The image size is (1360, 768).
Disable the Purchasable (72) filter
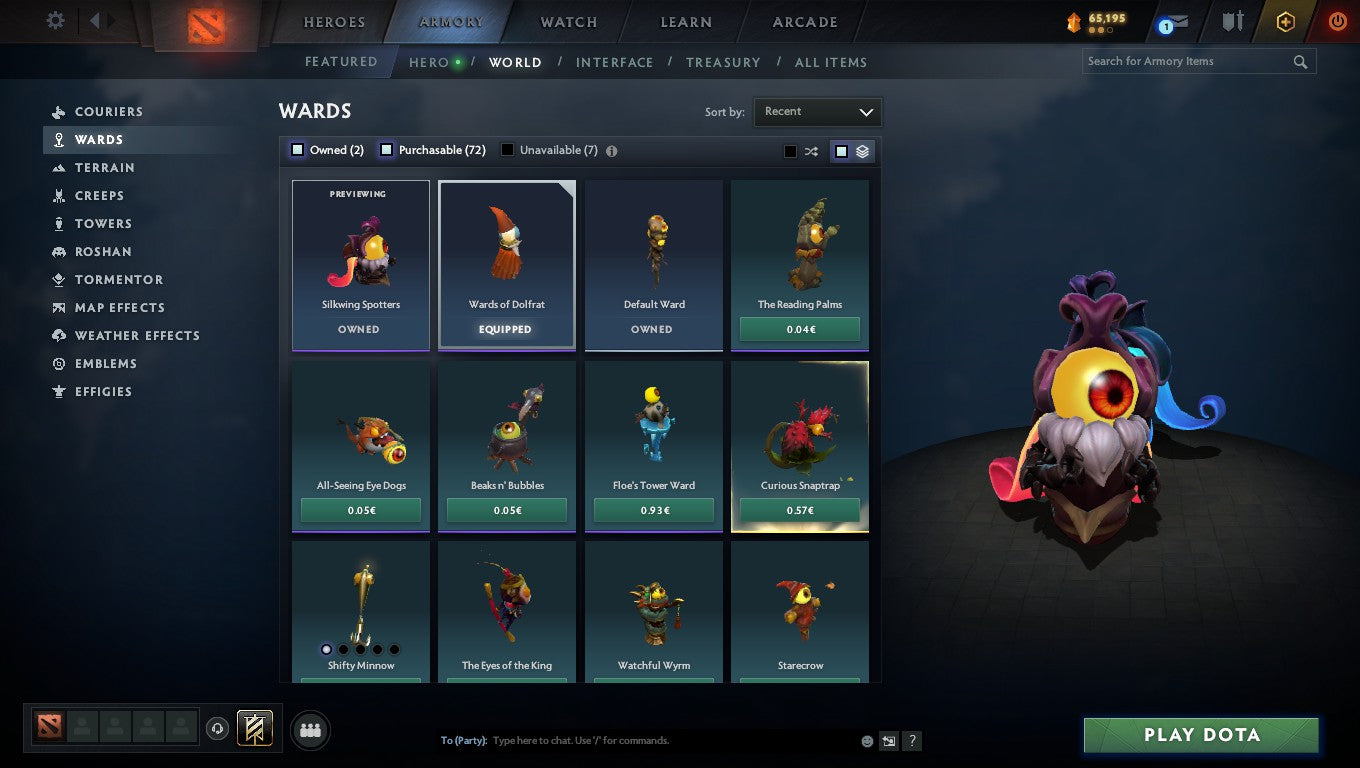[x=386, y=149]
